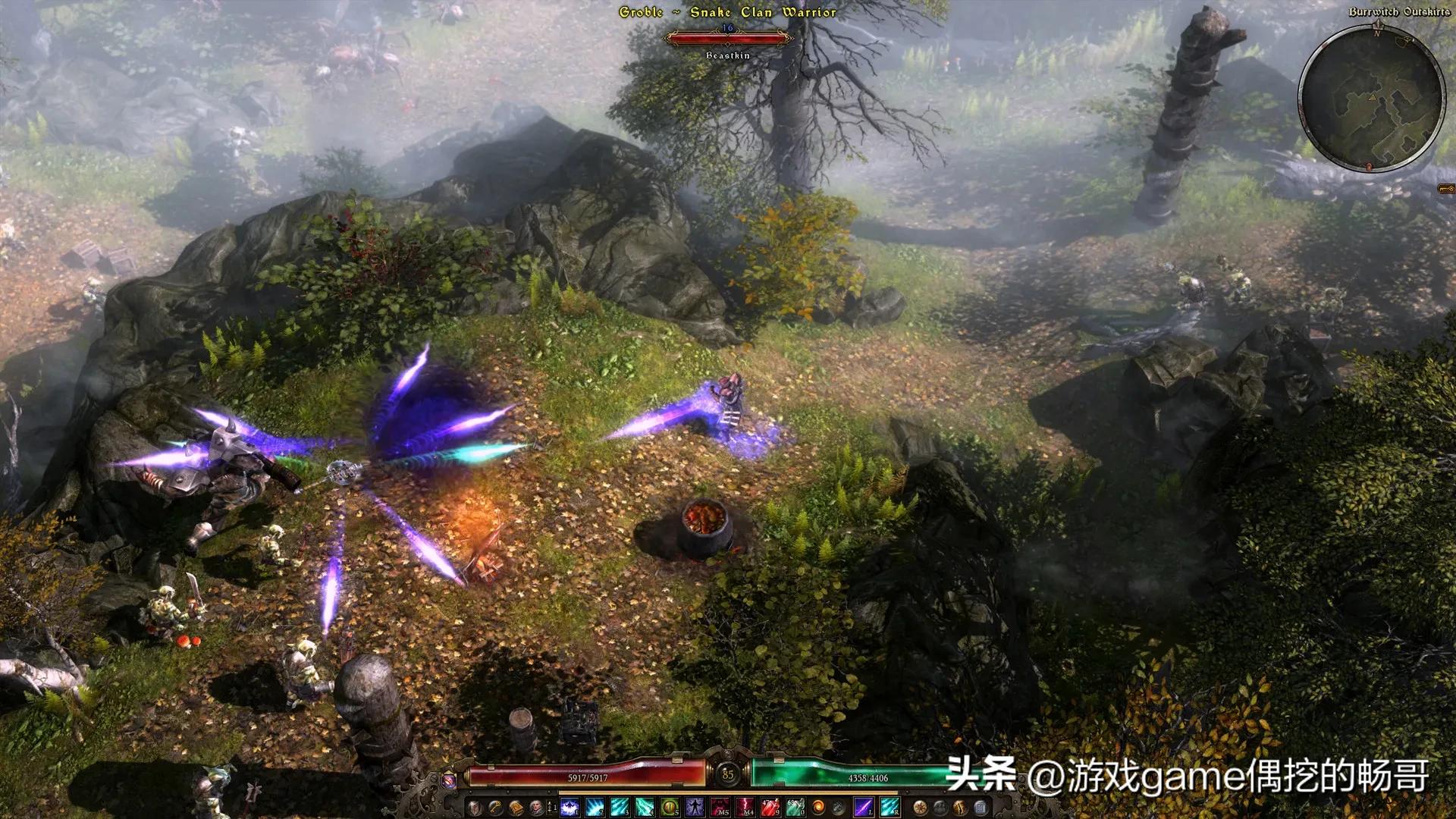Open the character sheet helmet icon
The width and height of the screenshot is (1456, 819).
click(474, 808)
